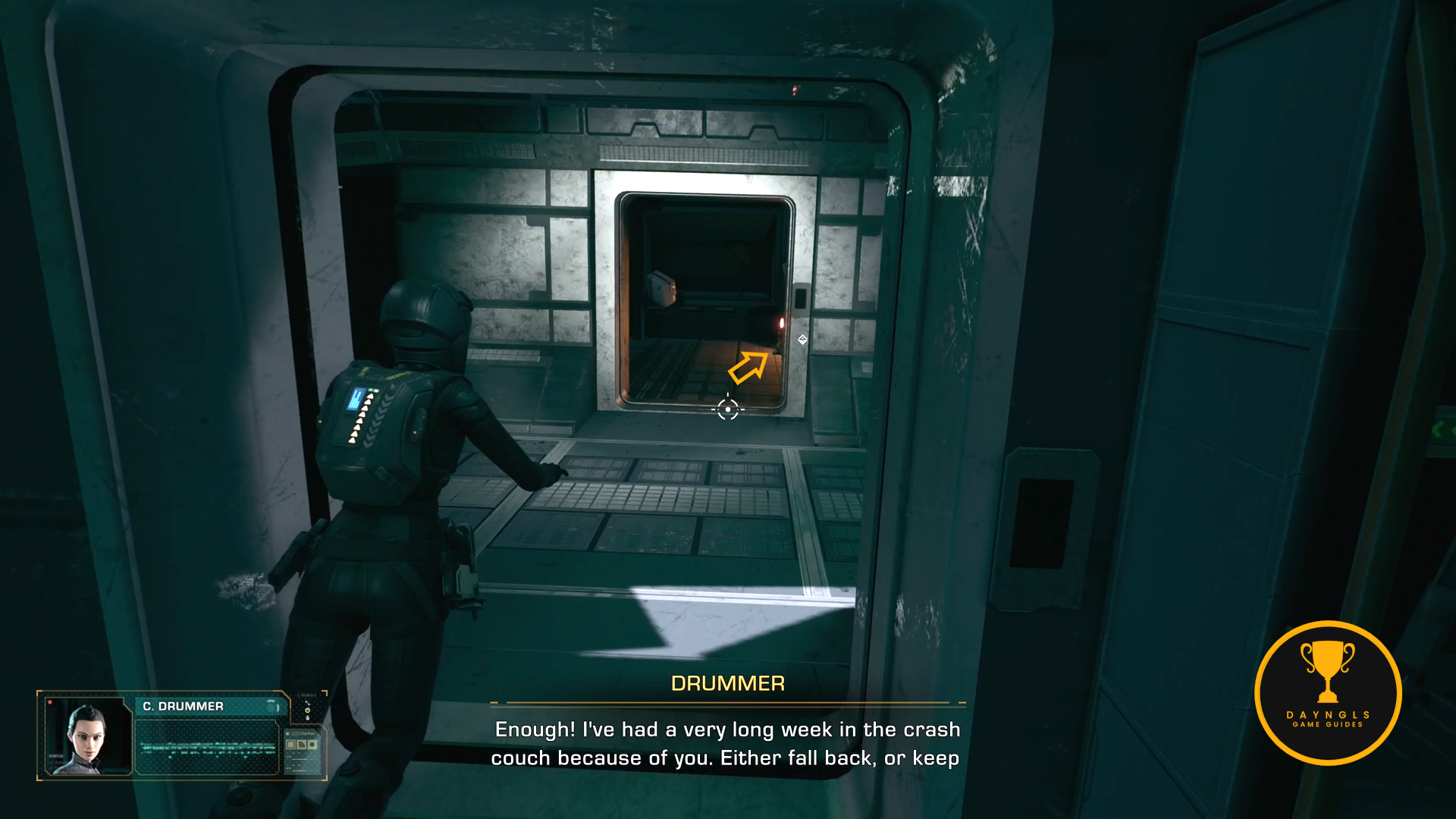
Task: Select the diamond objective waypoint marker
Action: pos(802,340)
